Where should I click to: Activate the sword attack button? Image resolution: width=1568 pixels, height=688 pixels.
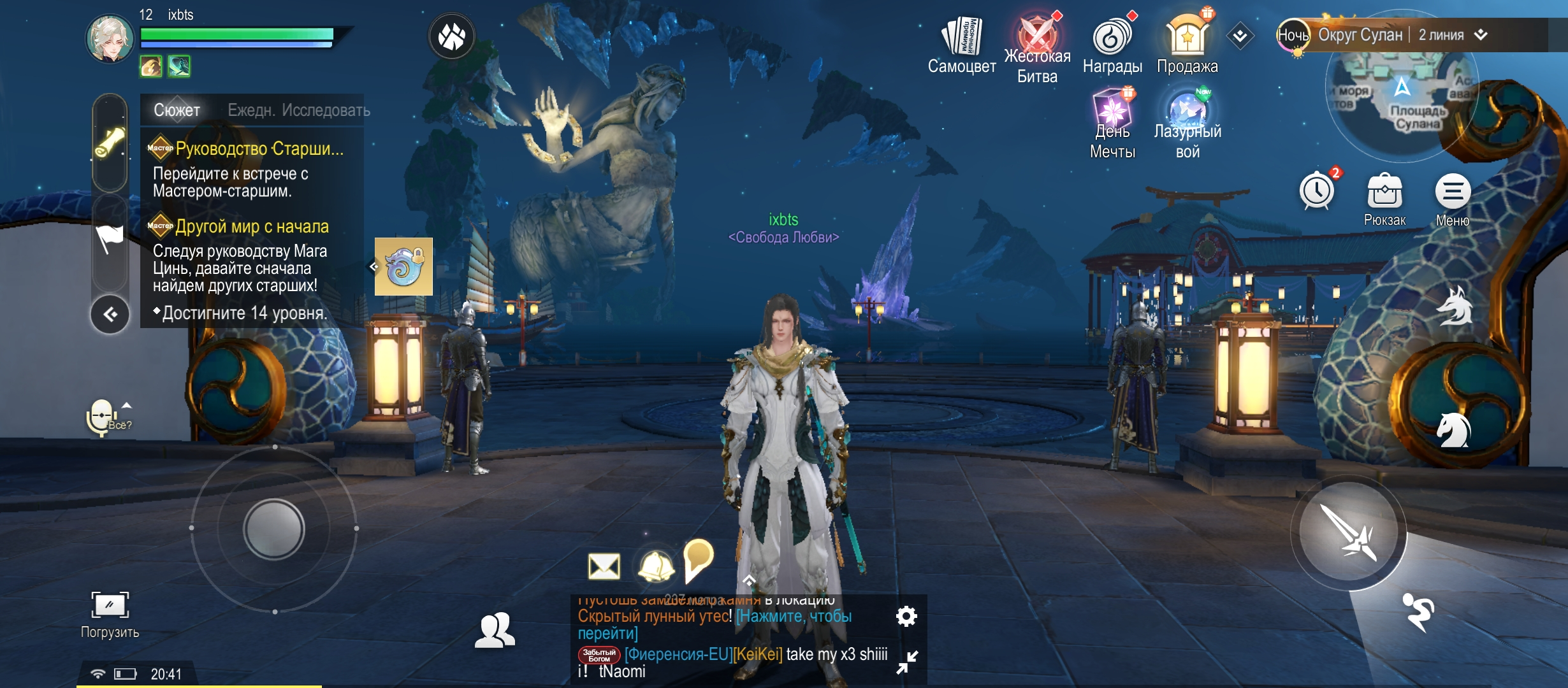[1348, 532]
